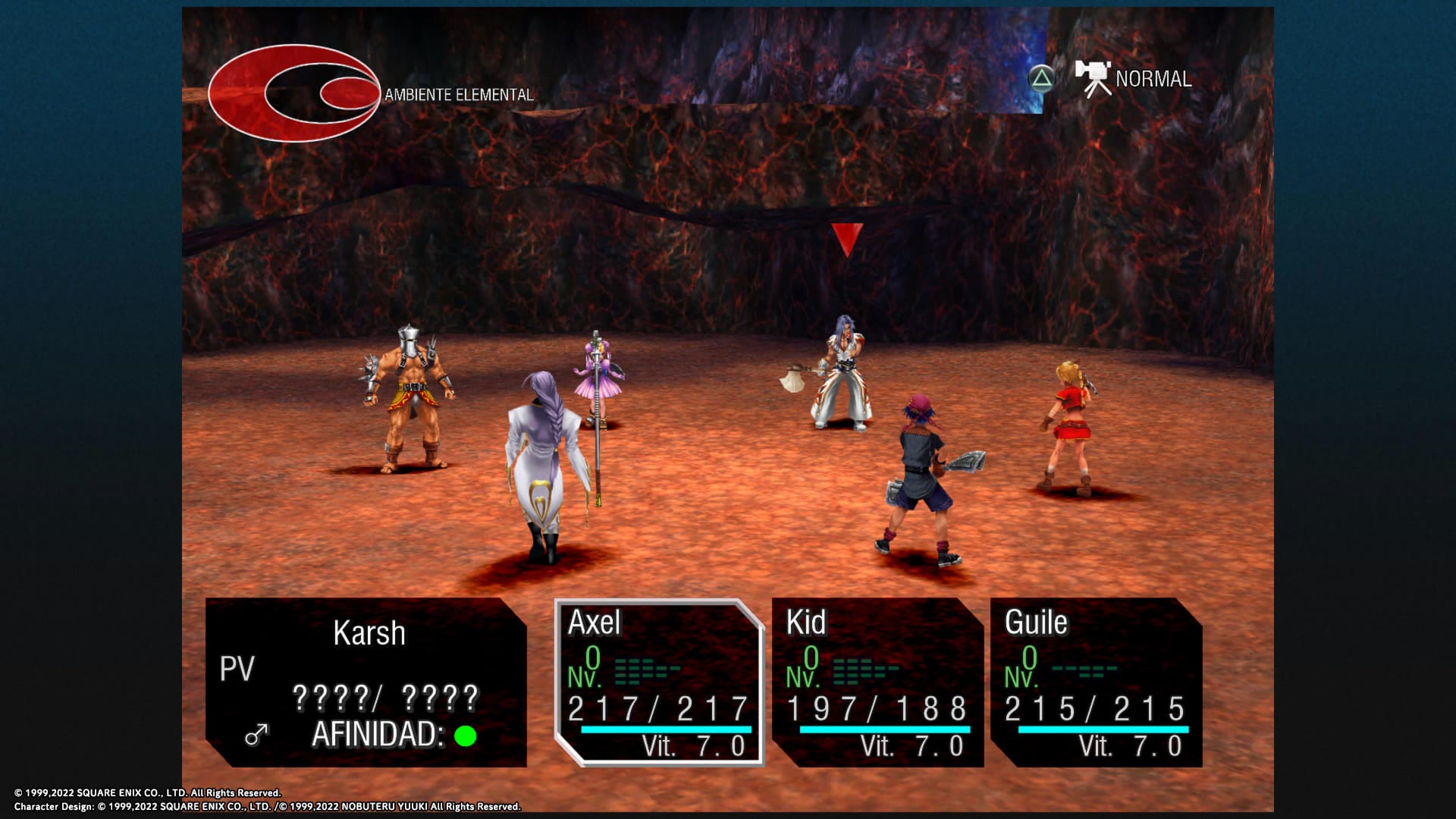Image resolution: width=1456 pixels, height=819 pixels.
Task: Choose Kid's party status panel
Action: pyautogui.click(x=877, y=682)
